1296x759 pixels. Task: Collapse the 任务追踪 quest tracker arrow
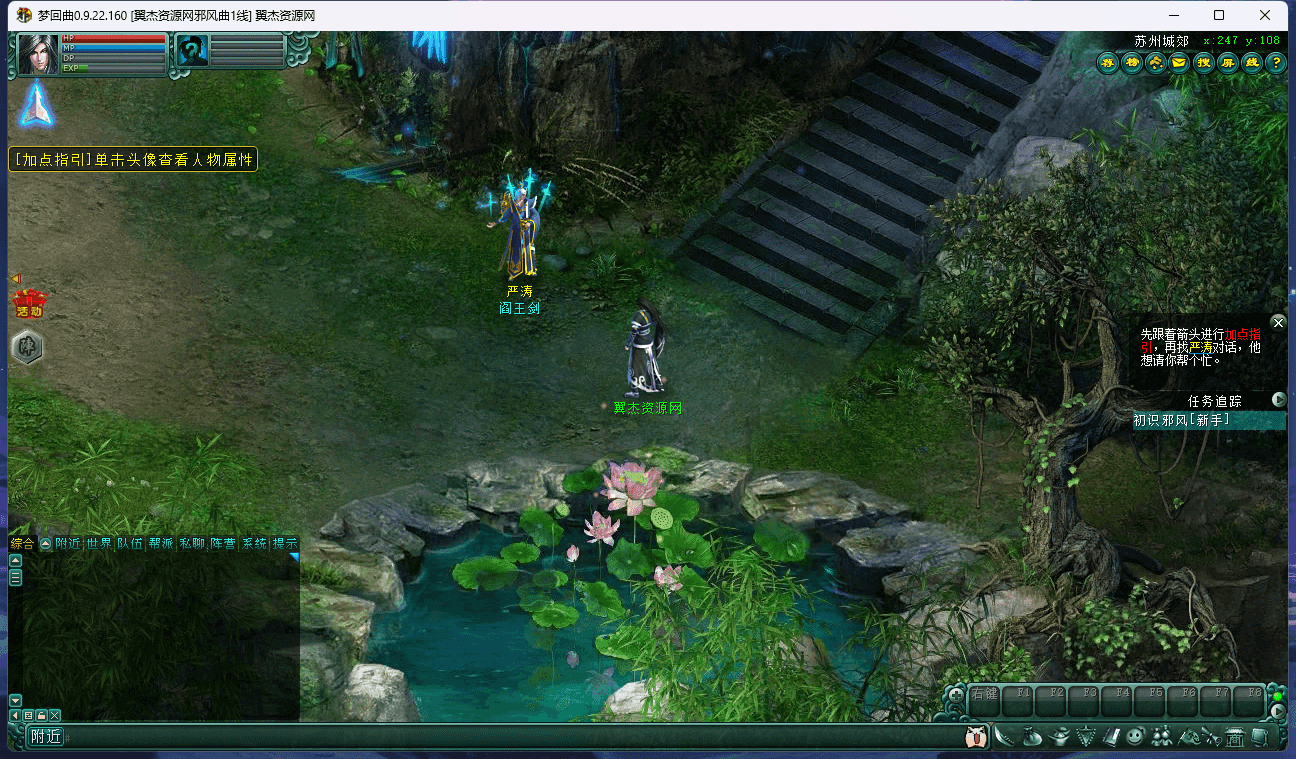click(1279, 400)
